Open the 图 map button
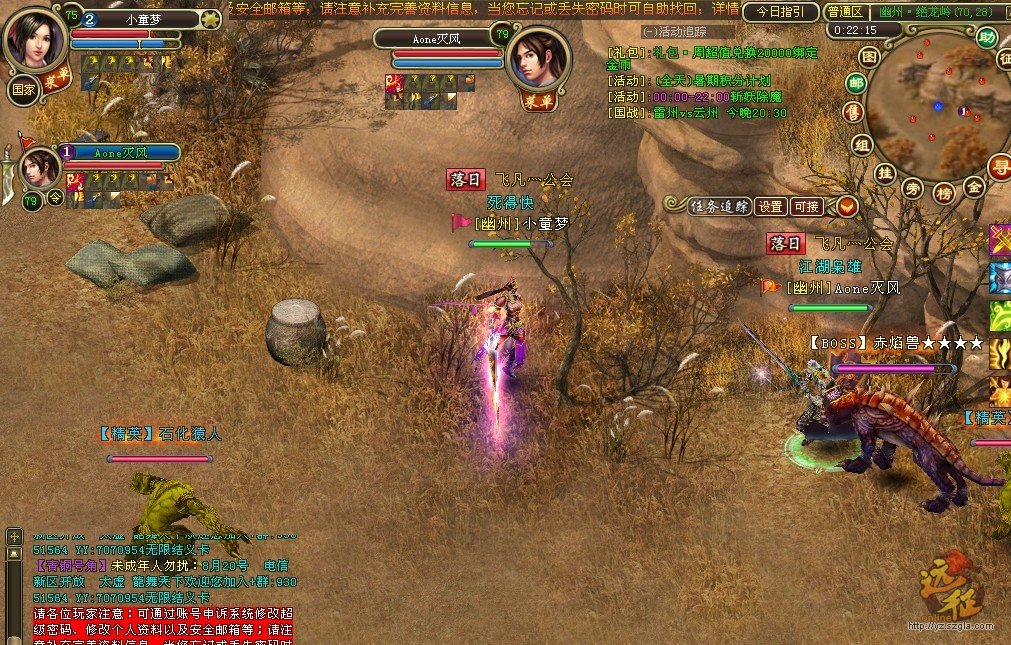1011x645 pixels. 869,57
